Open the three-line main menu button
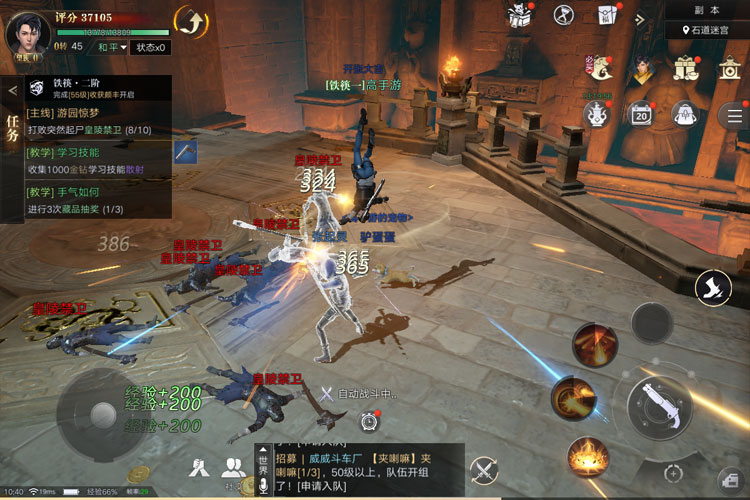Image resolution: width=750 pixels, height=500 pixels. click(x=734, y=114)
